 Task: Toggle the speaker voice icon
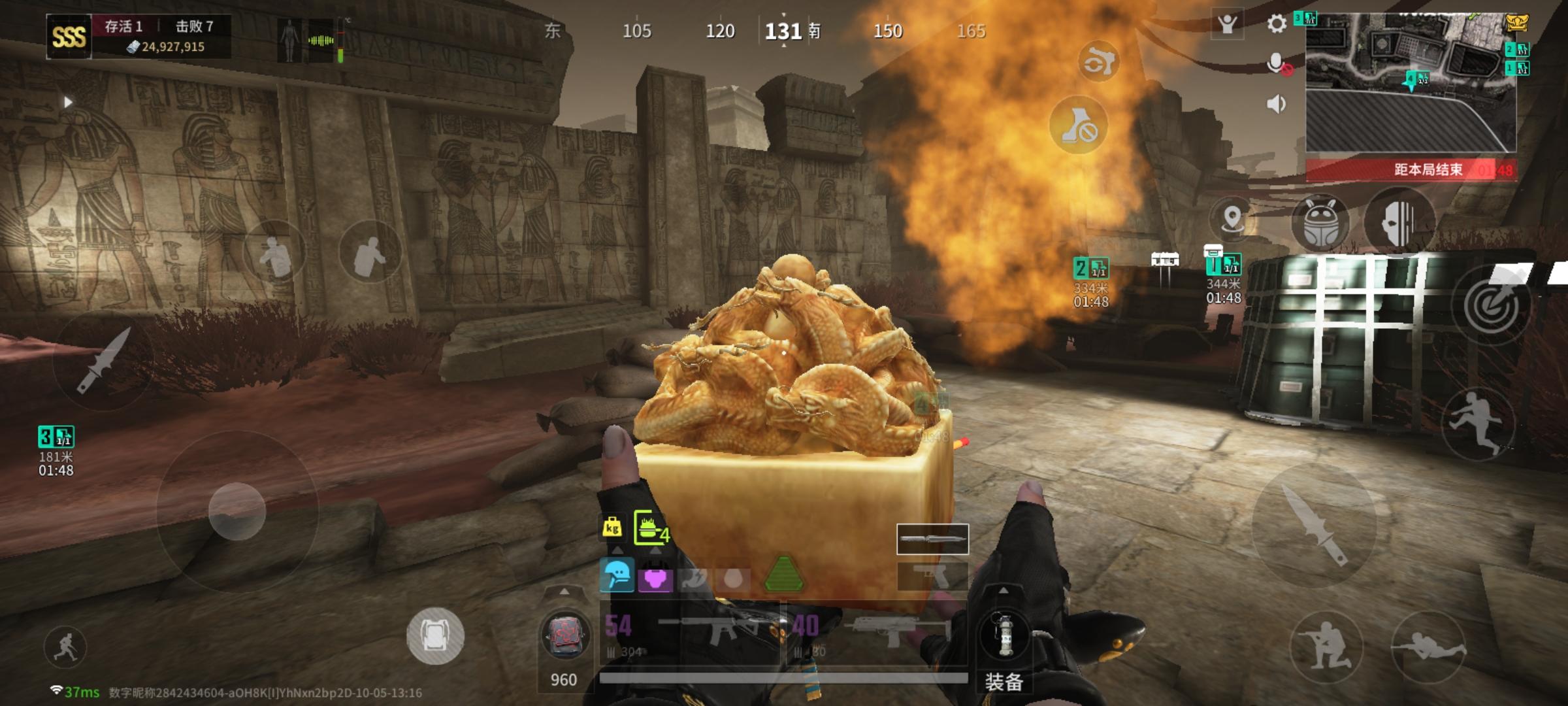coord(1276,104)
